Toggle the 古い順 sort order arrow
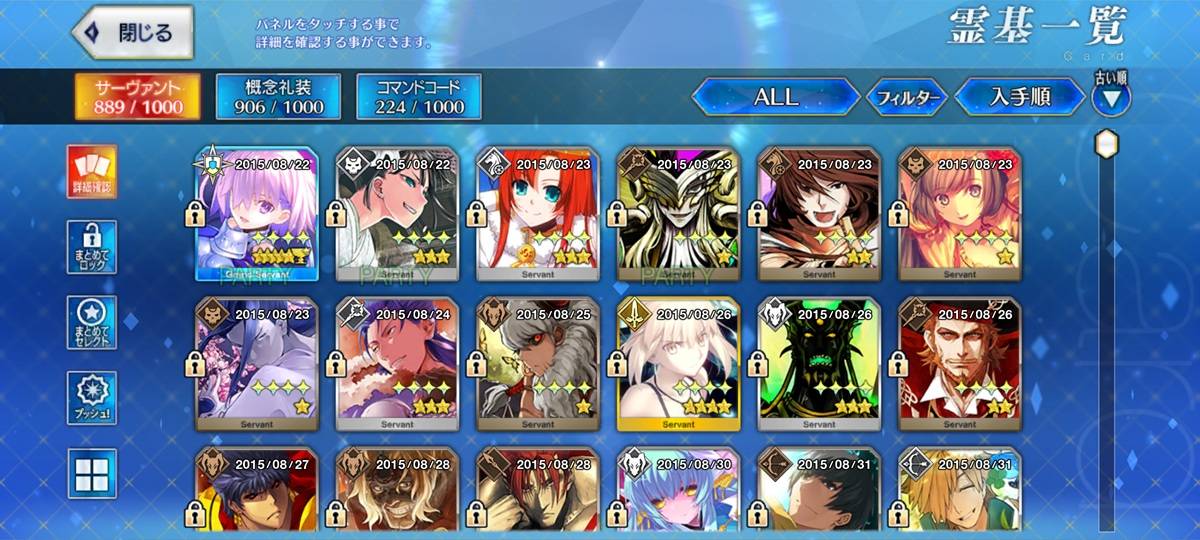The width and height of the screenshot is (1200, 540). coord(1111,97)
